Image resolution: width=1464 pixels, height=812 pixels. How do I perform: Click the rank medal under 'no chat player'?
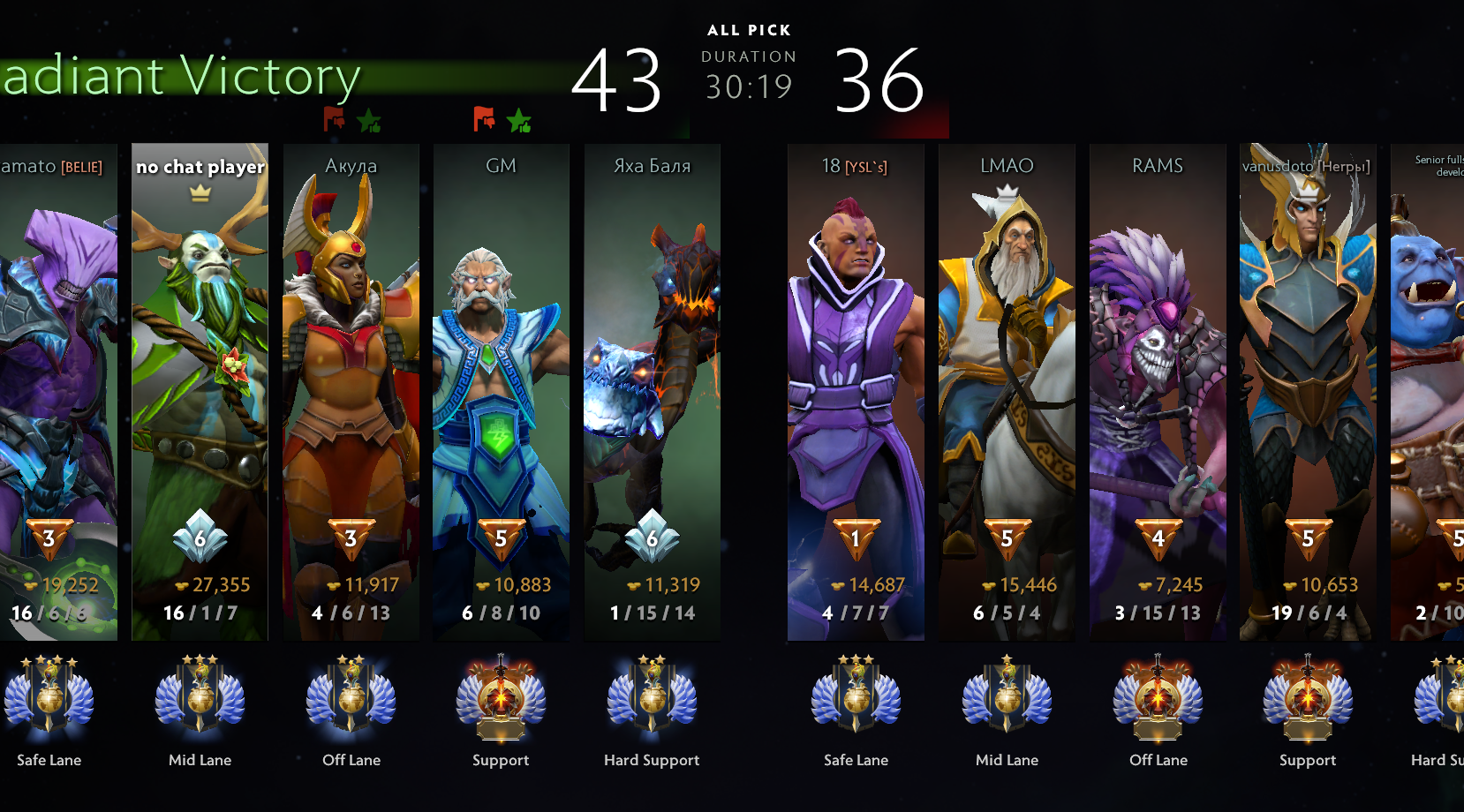coord(200,697)
